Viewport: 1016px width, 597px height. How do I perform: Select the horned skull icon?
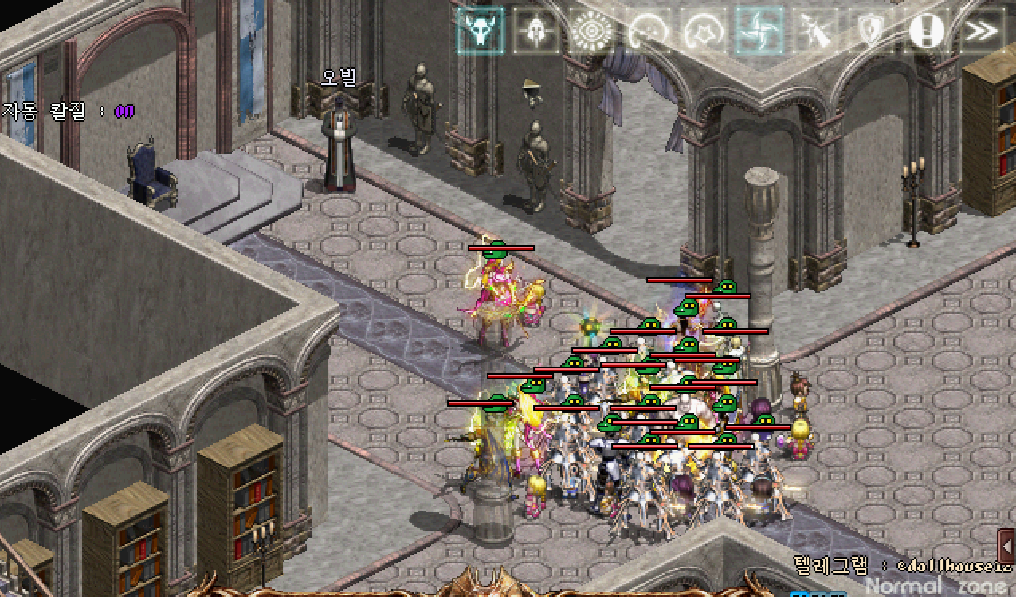481,31
